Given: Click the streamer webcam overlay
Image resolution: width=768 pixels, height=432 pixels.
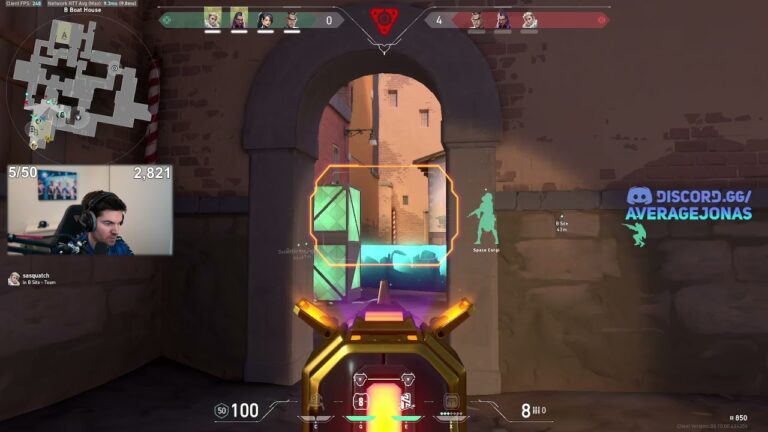Looking at the screenshot, I should coord(90,211).
